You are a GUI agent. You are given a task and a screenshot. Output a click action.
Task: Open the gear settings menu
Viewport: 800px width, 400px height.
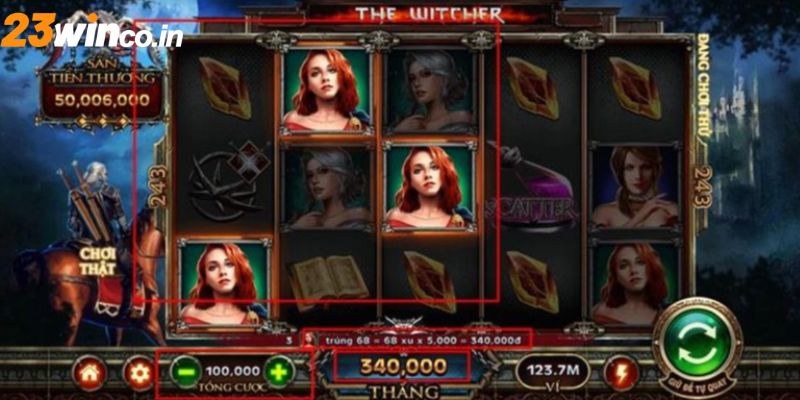137,374
